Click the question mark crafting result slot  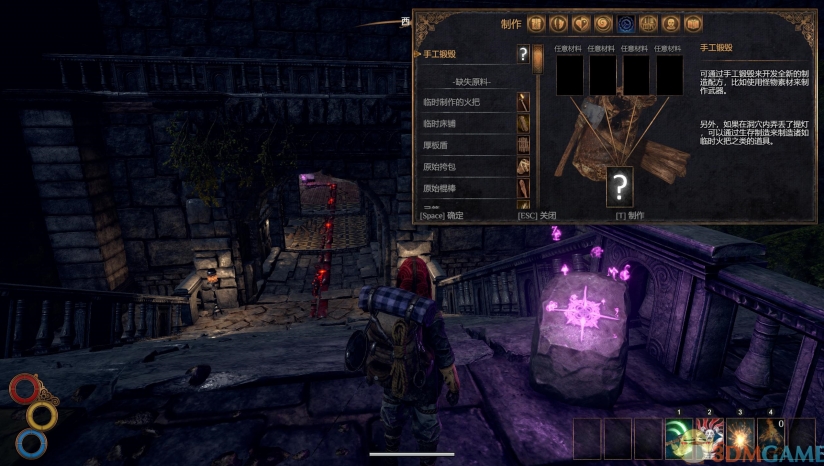(x=620, y=187)
